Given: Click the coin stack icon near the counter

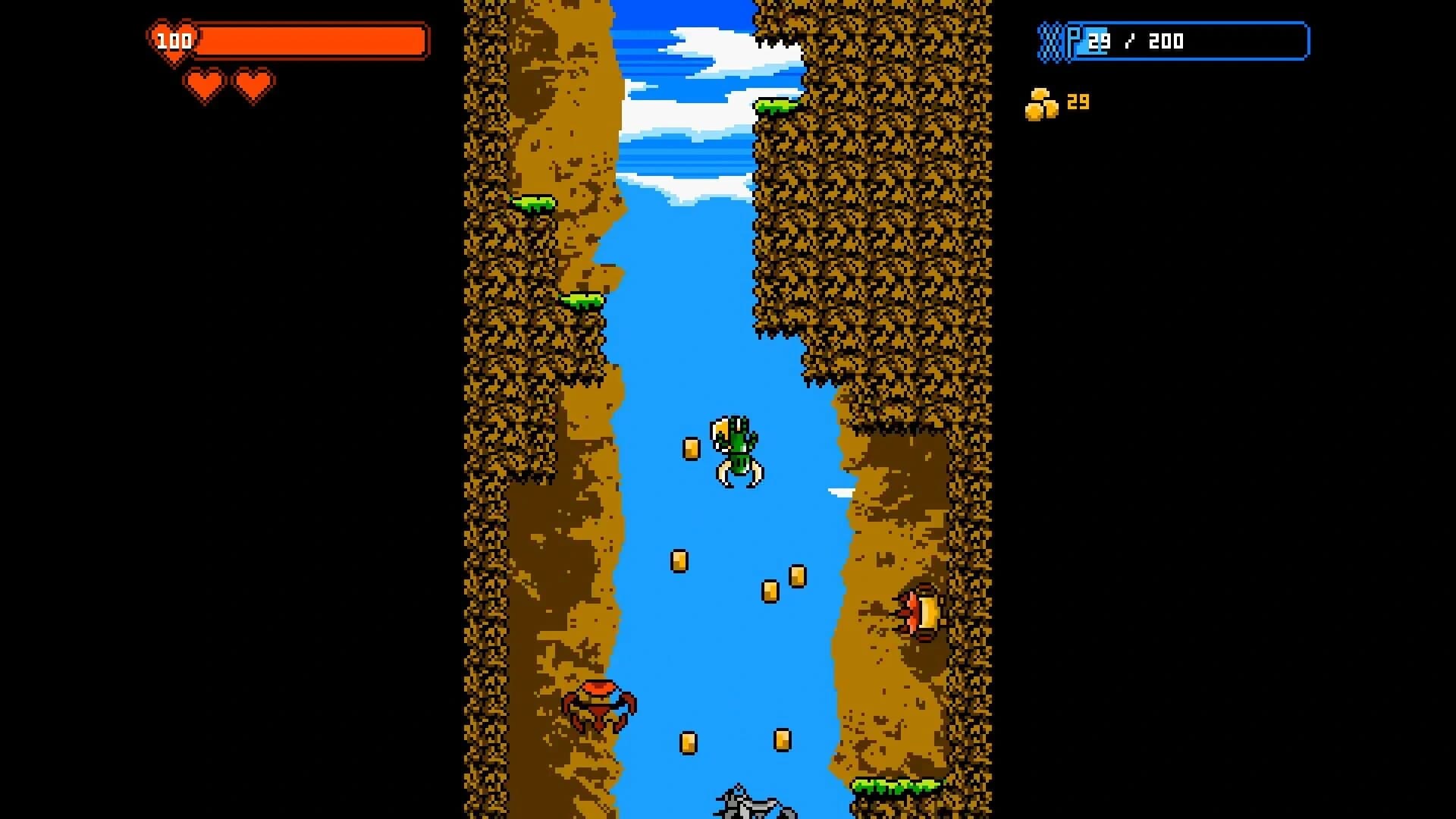Looking at the screenshot, I should [x=1043, y=102].
